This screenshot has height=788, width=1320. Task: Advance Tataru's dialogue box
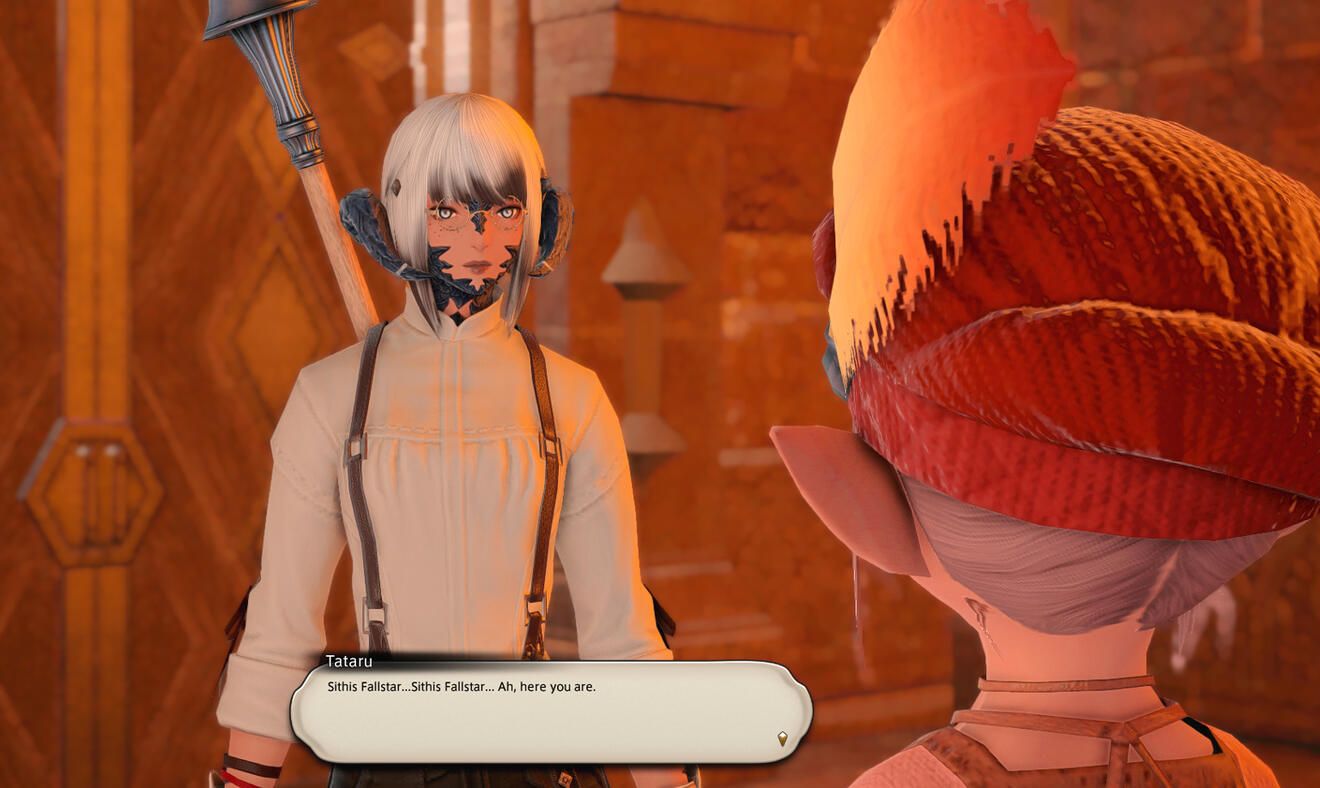(550, 712)
